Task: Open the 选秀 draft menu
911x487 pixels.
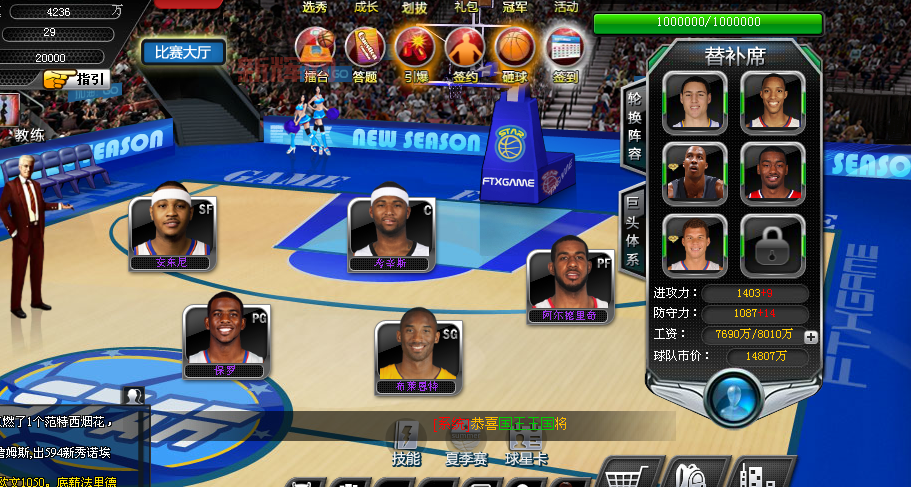Action: pyautogui.click(x=314, y=7)
